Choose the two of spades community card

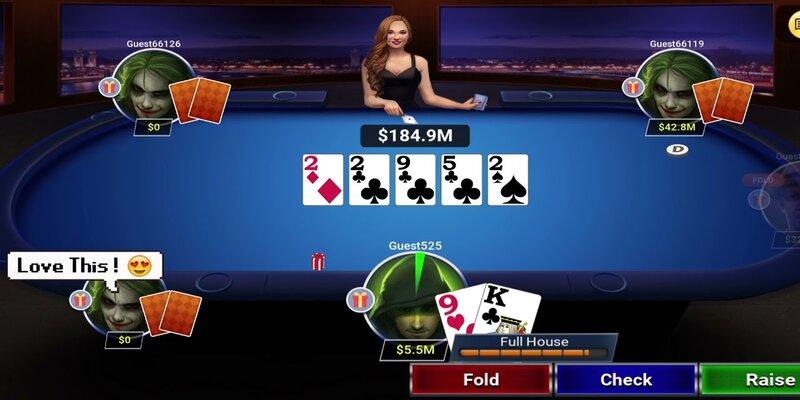(508, 180)
